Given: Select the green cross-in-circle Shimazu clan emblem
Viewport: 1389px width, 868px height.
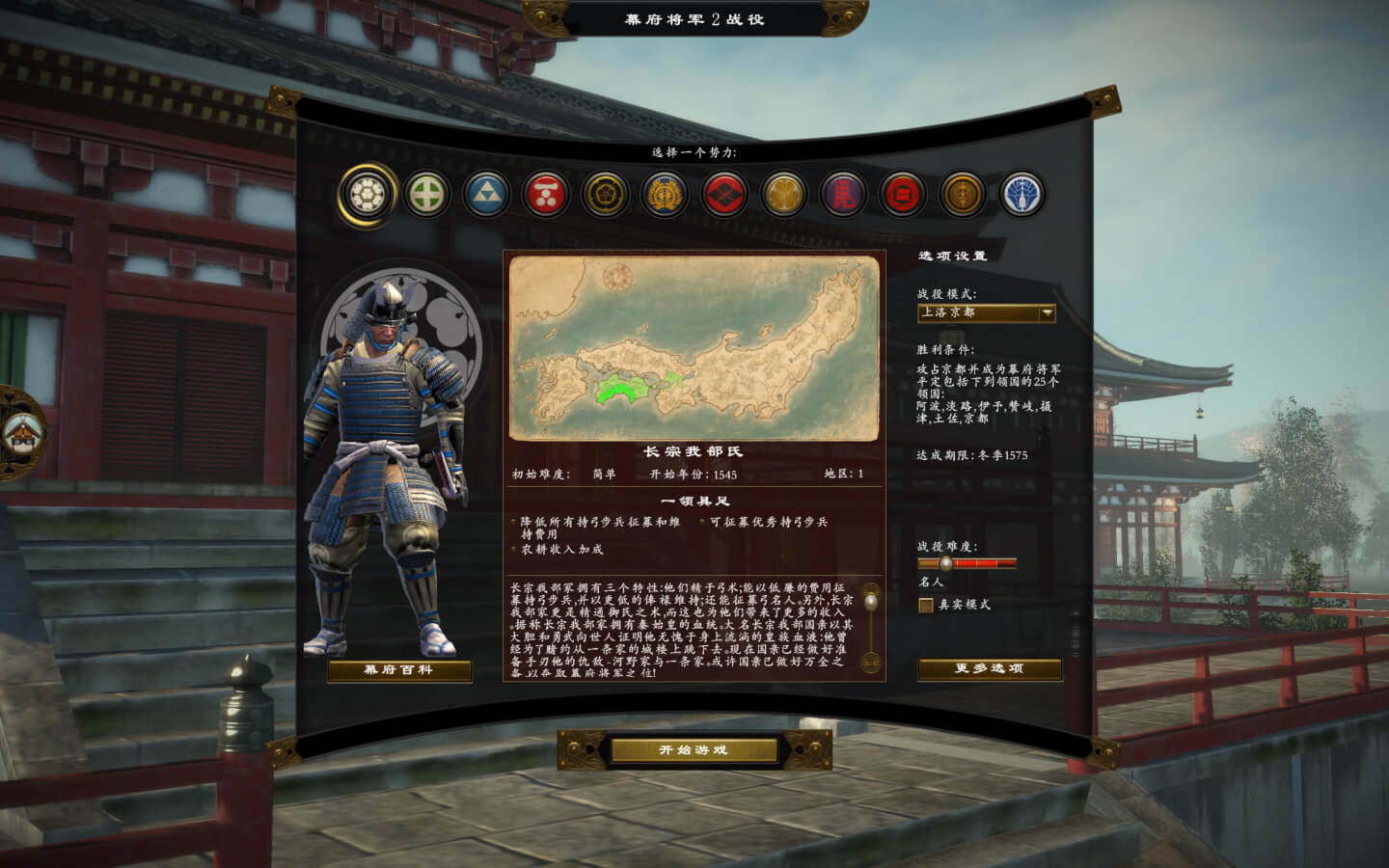Looking at the screenshot, I should coord(427,195).
